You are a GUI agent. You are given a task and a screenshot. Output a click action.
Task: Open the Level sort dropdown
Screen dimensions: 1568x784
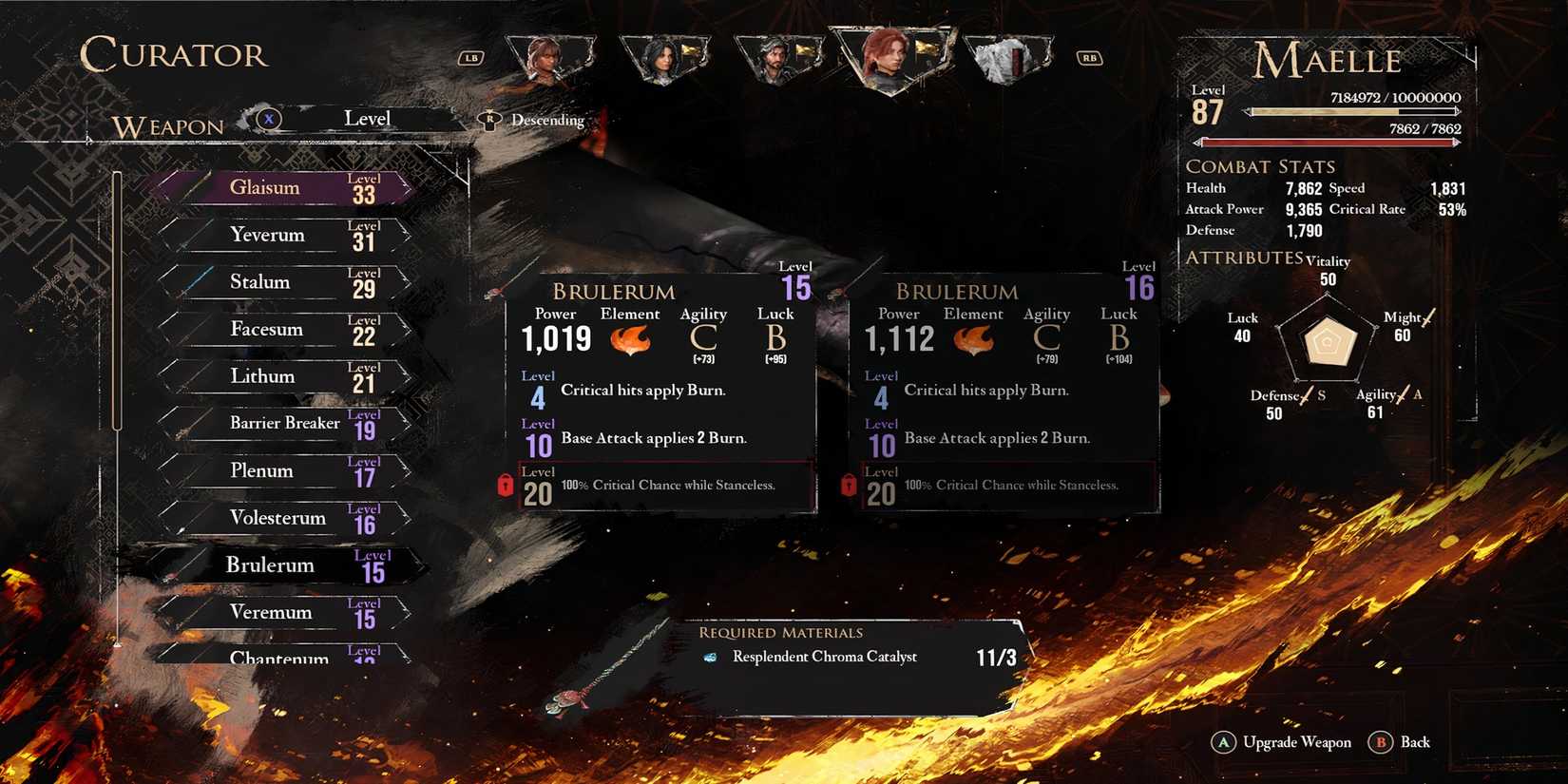point(367,118)
